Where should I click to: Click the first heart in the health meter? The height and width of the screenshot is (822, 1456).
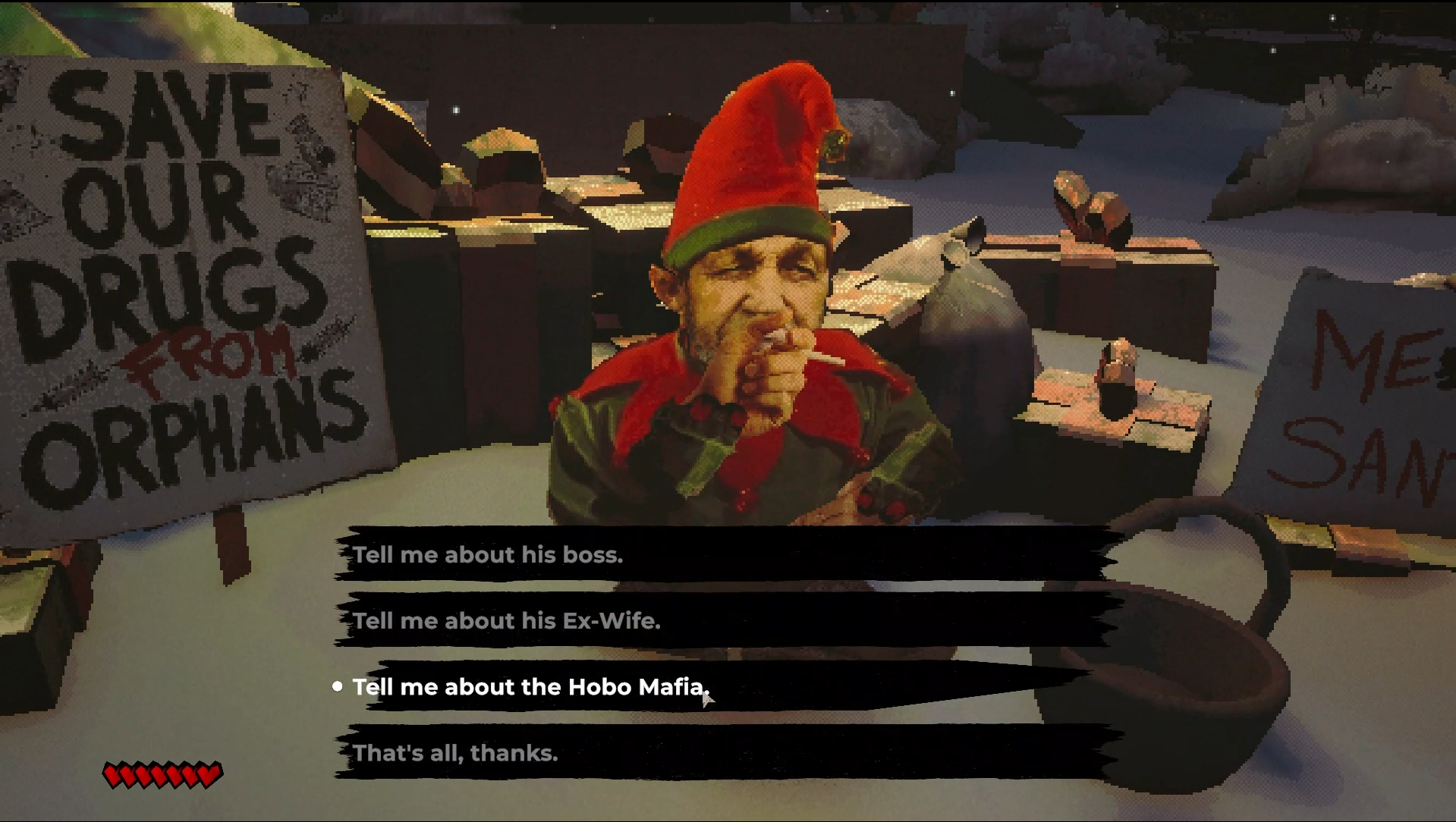pos(110,775)
